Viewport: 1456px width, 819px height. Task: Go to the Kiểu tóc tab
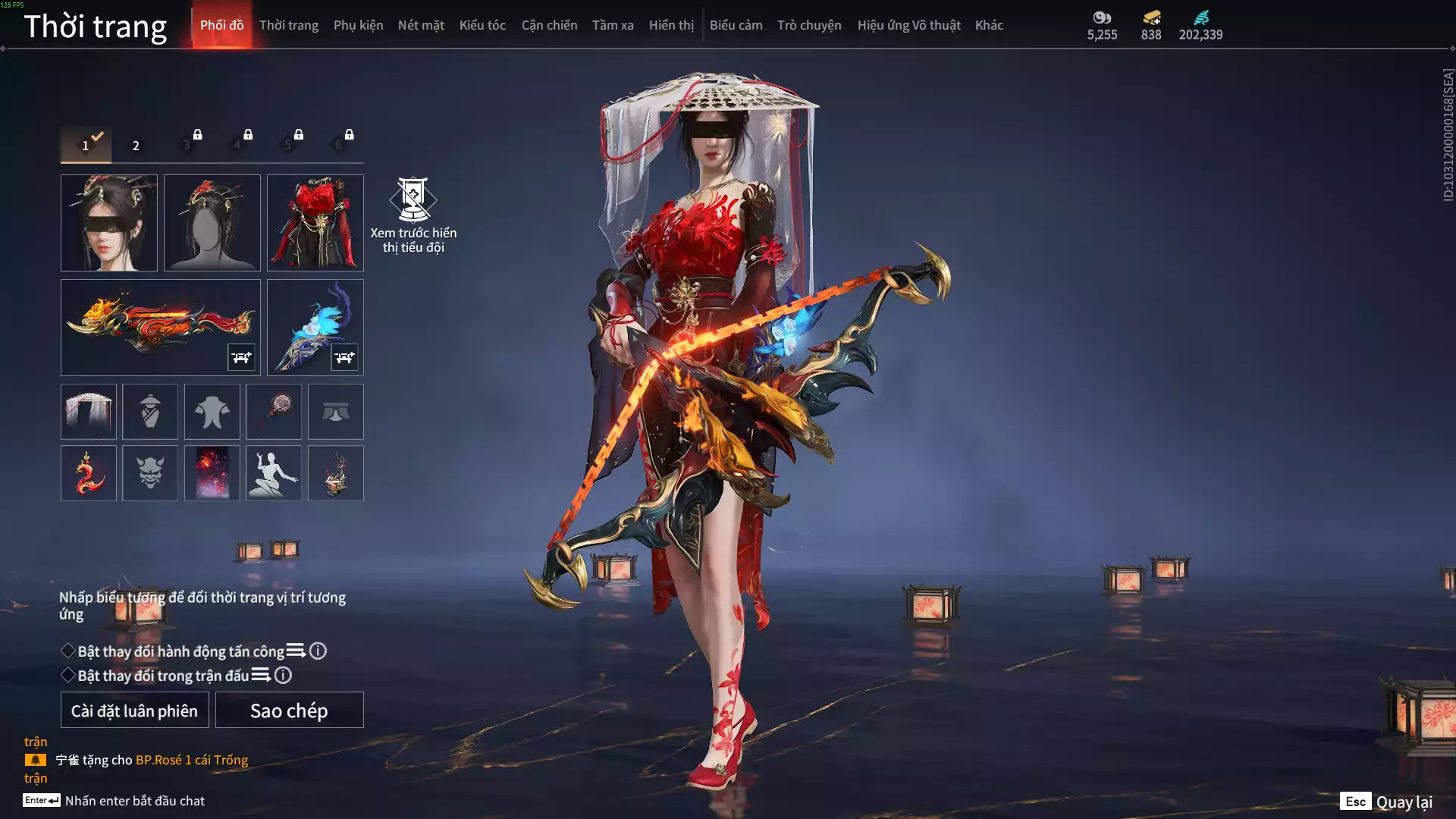click(x=482, y=25)
